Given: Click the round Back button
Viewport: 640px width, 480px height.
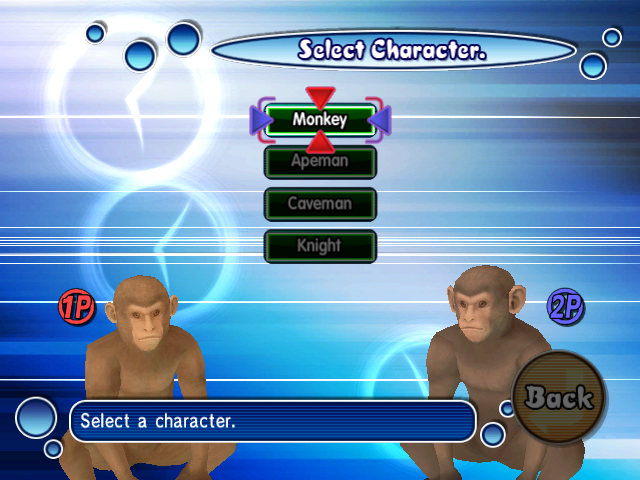Looking at the screenshot, I should [559, 399].
